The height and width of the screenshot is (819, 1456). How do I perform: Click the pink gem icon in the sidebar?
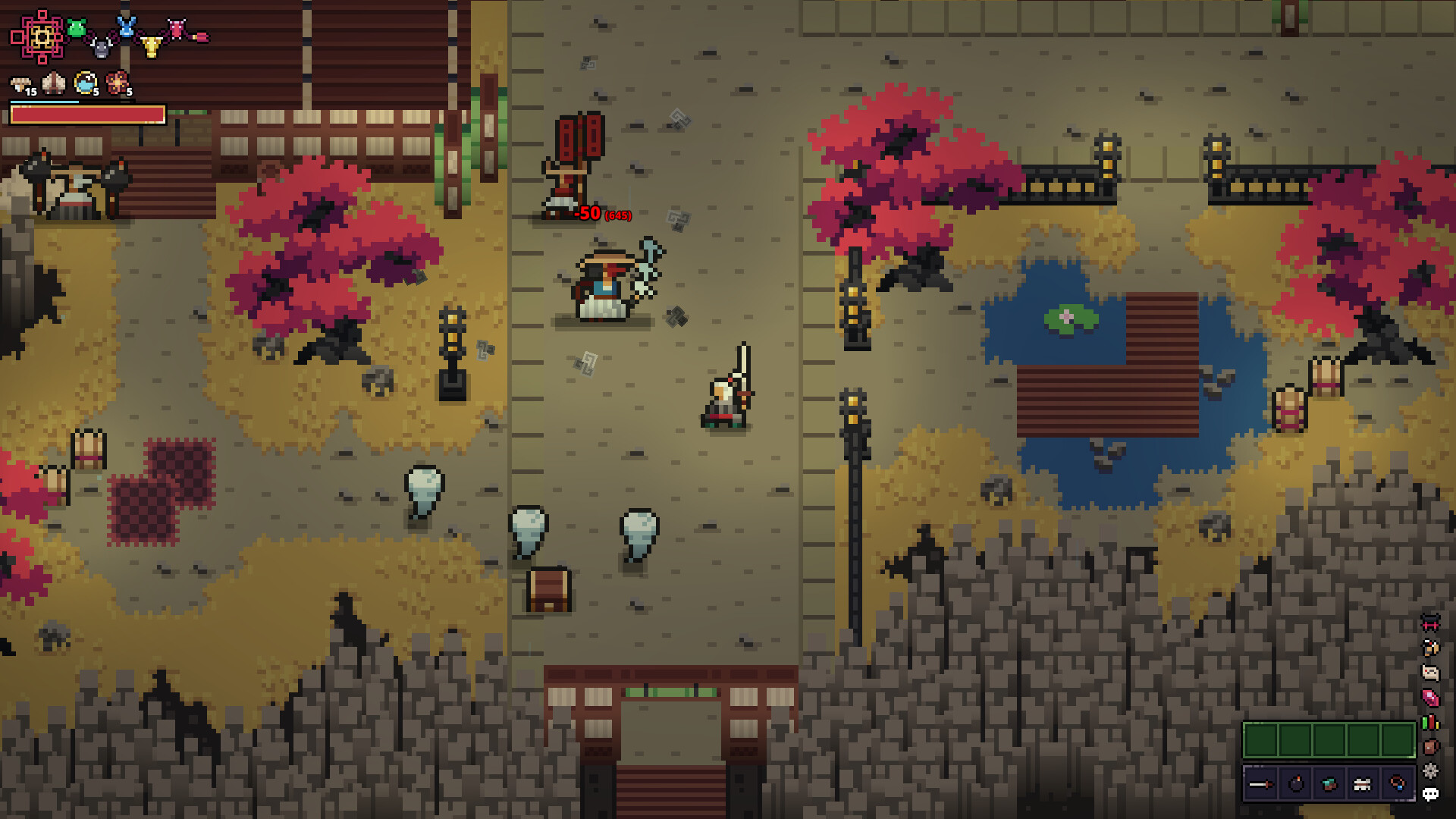tap(1429, 697)
